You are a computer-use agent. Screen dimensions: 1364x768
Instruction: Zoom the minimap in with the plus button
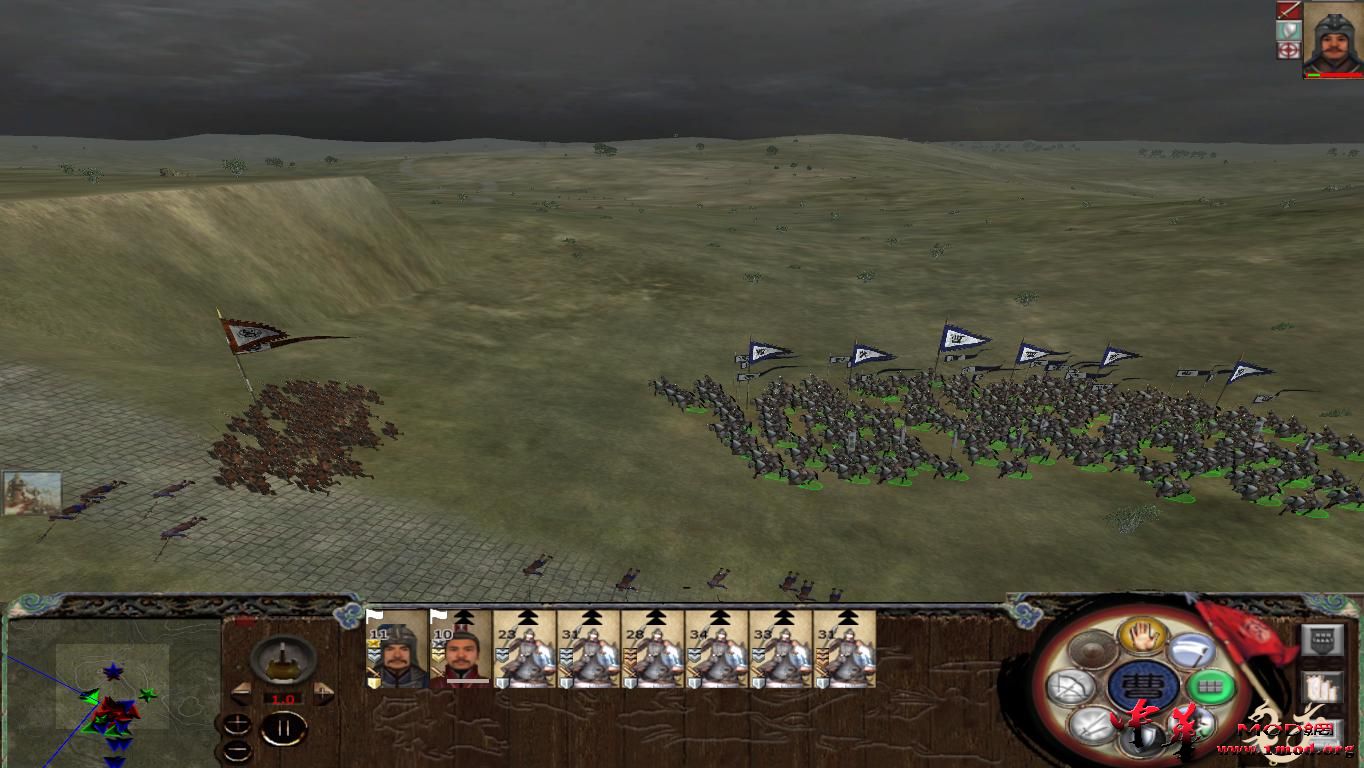237,722
